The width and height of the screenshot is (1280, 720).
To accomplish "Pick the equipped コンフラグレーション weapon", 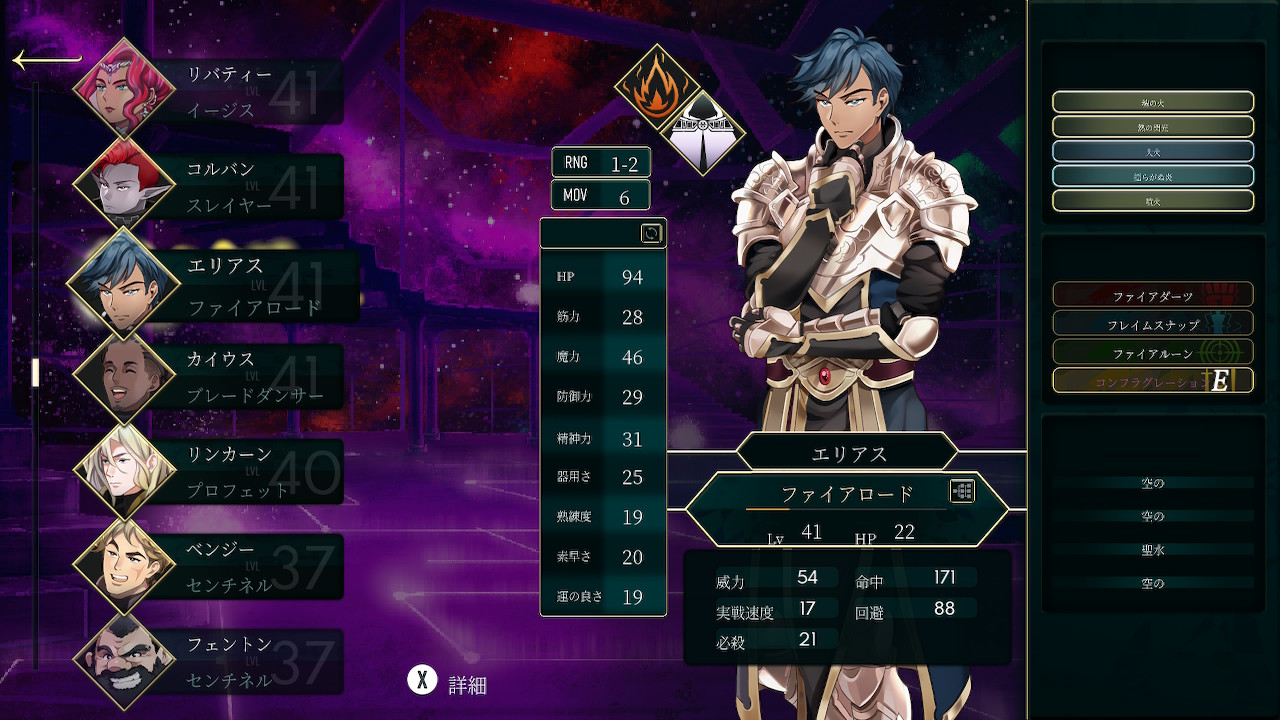I will point(1152,381).
